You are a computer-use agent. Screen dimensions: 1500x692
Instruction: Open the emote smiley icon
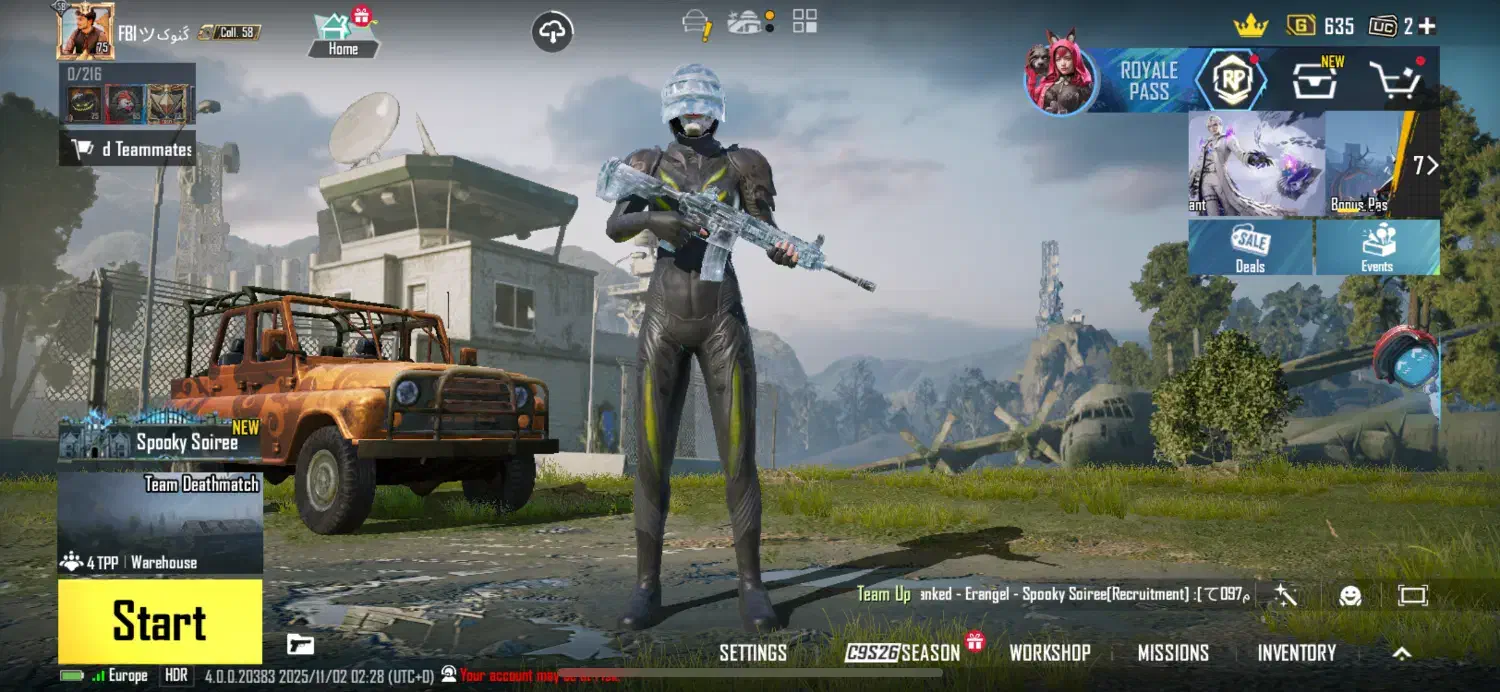pyautogui.click(x=1350, y=596)
